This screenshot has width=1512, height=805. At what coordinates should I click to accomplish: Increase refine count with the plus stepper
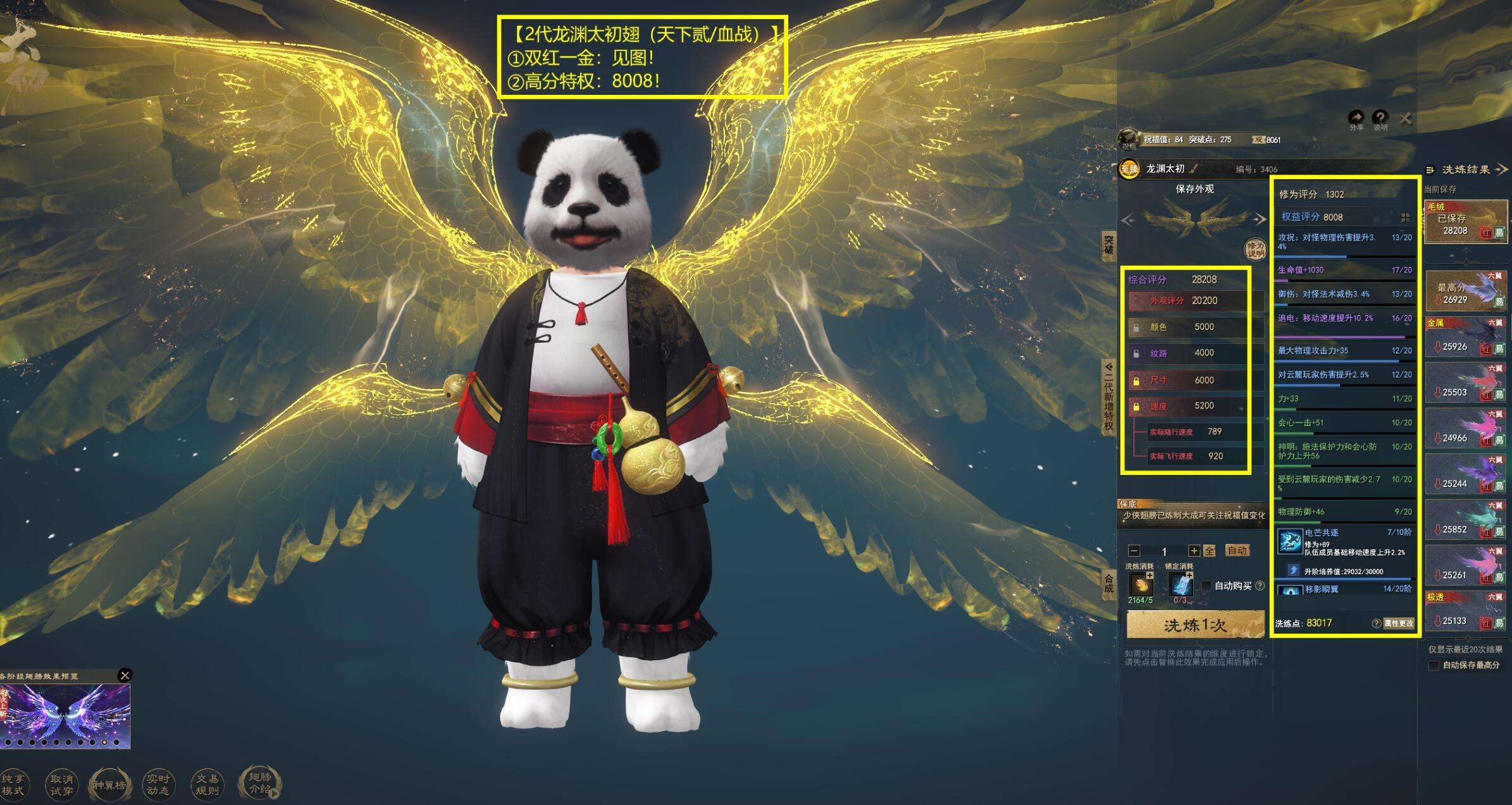pos(1193,551)
